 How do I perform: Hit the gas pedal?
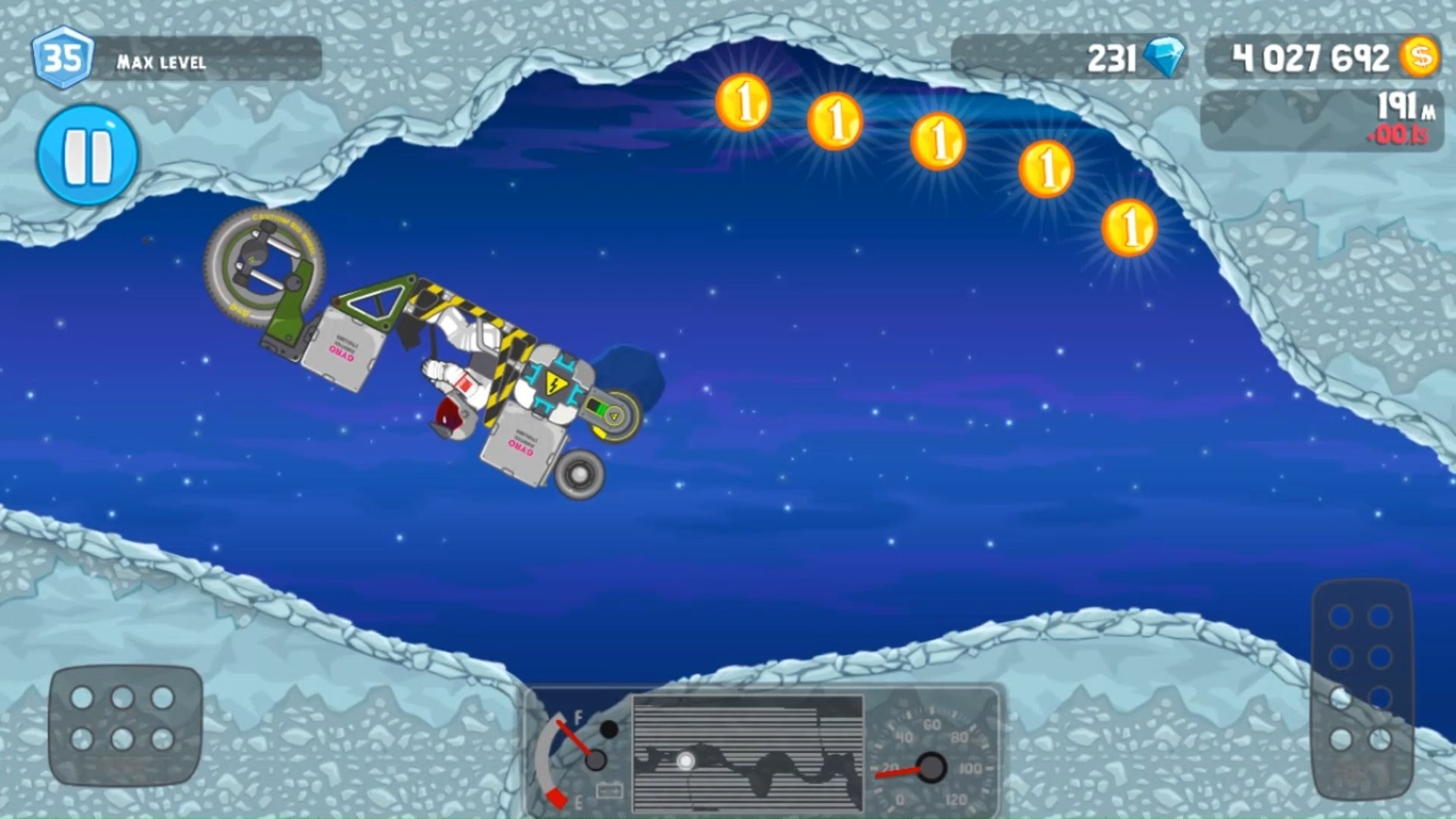point(1362,687)
